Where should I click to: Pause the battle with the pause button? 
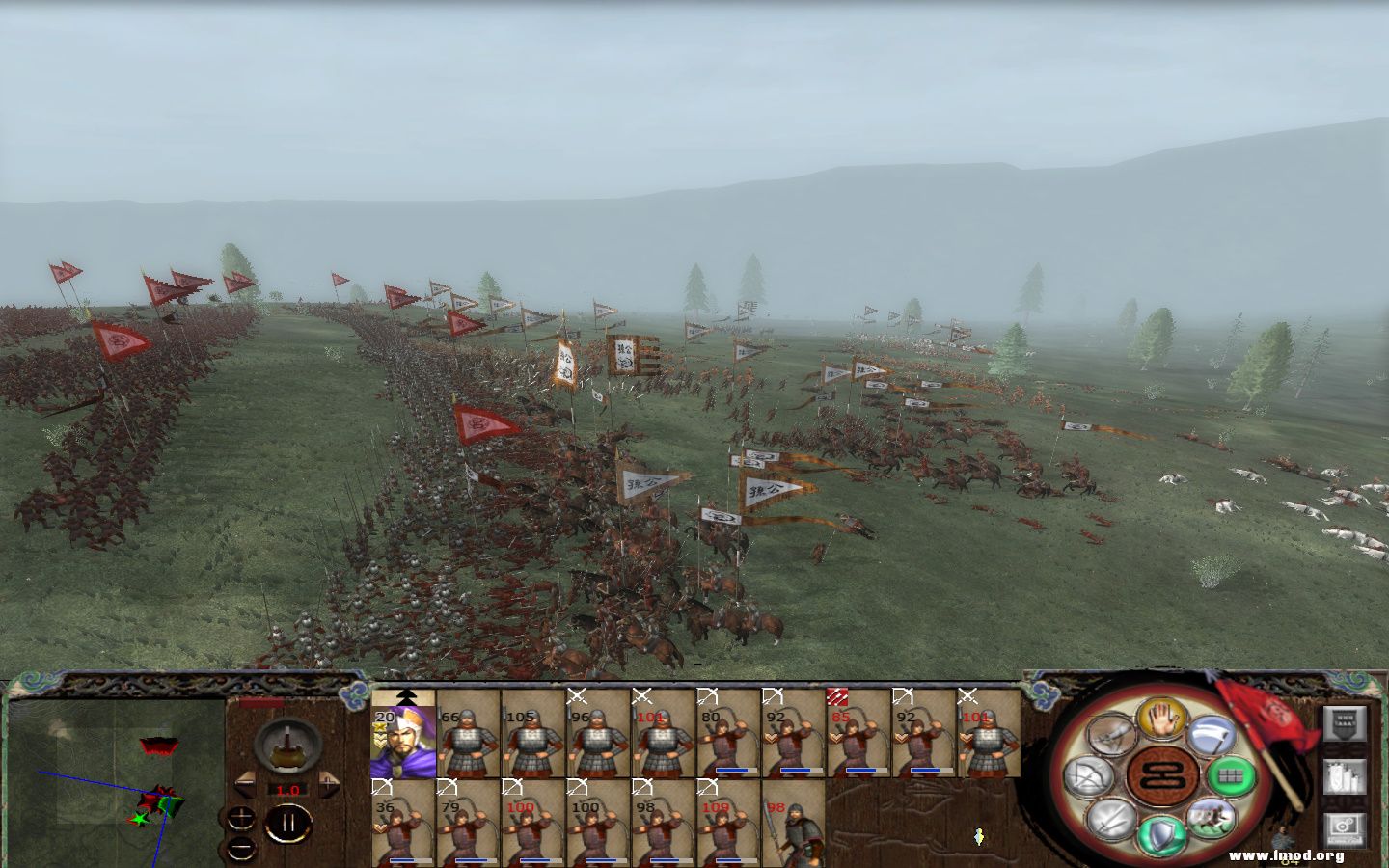click(x=288, y=822)
